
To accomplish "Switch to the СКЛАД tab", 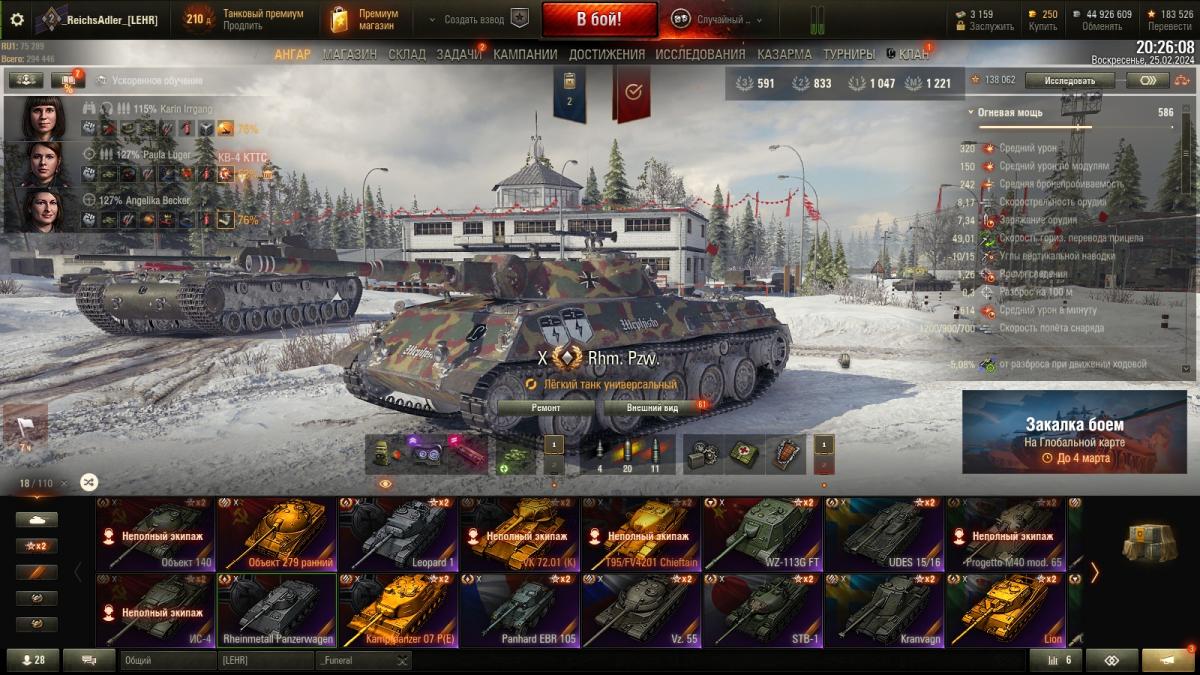I will coord(407,54).
